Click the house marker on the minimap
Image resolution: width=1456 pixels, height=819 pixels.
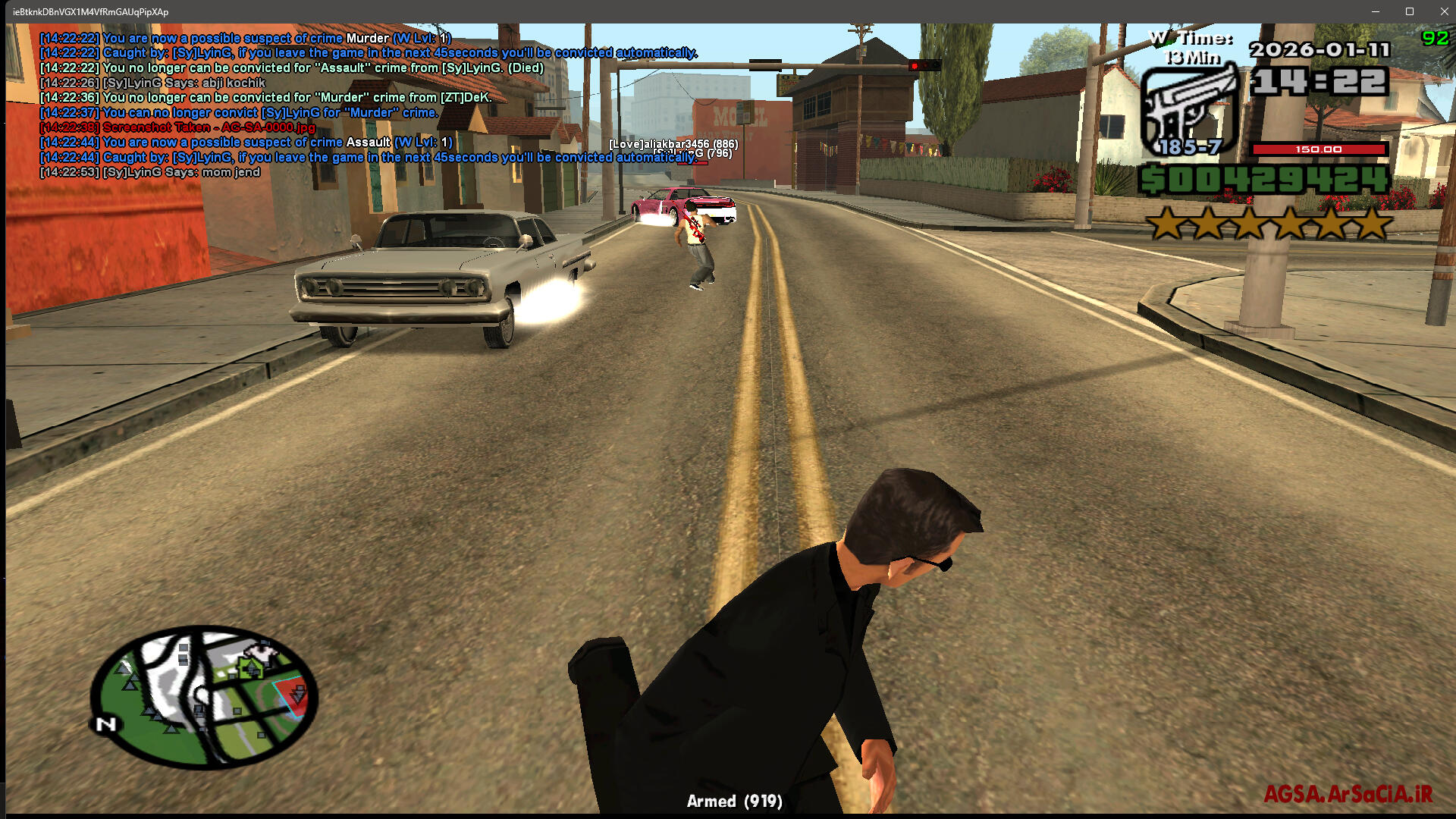[x=250, y=667]
